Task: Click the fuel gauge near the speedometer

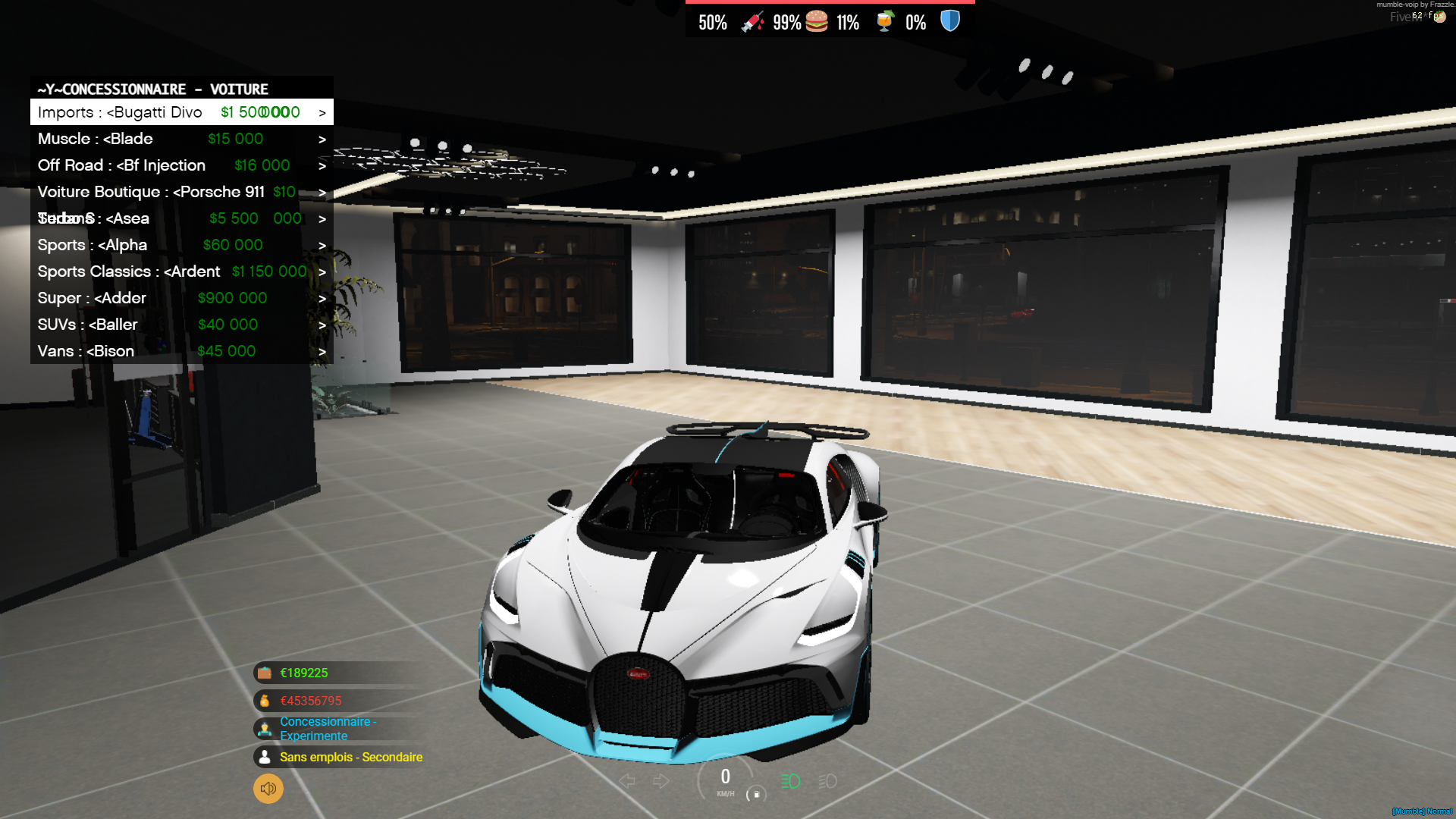Action: (x=758, y=794)
